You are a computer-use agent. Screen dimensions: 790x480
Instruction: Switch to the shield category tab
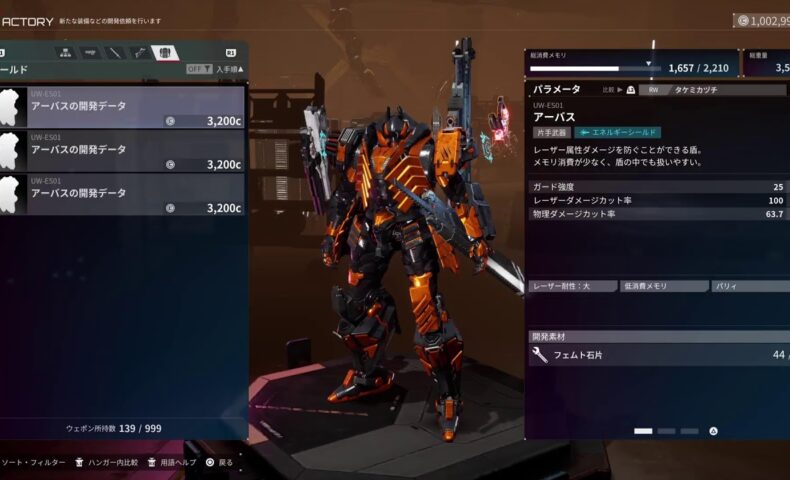click(165, 52)
